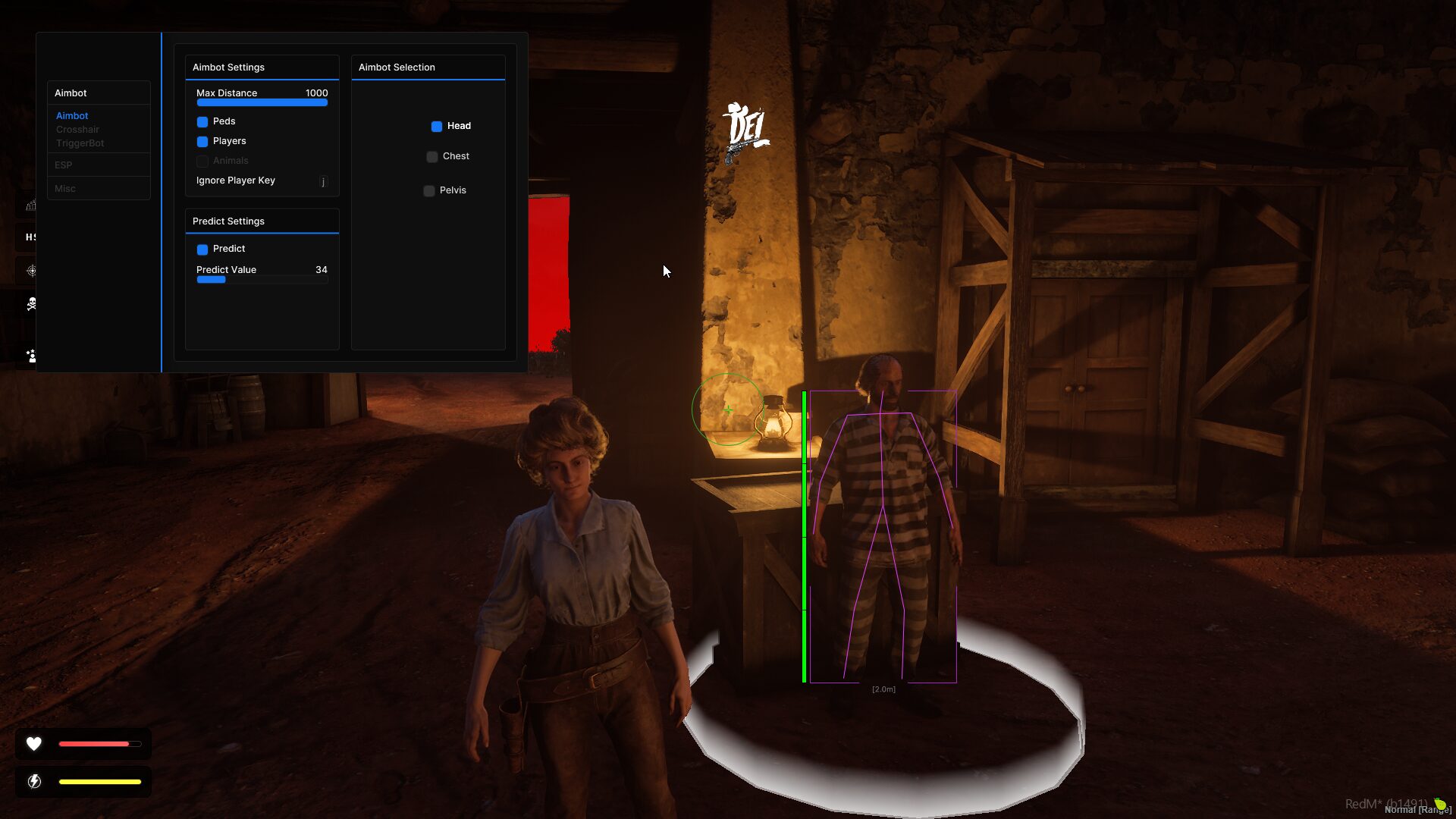Click the Predict Value slider
This screenshot has width=1456, height=819.
pyautogui.click(x=262, y=280)
